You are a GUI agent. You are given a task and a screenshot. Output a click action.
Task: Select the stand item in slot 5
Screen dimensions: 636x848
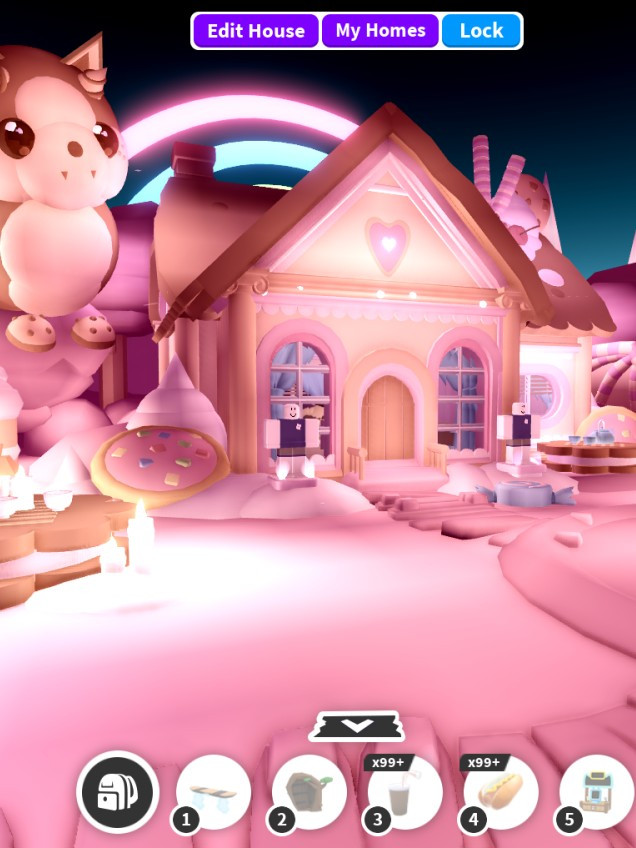(x=597, y=793)
